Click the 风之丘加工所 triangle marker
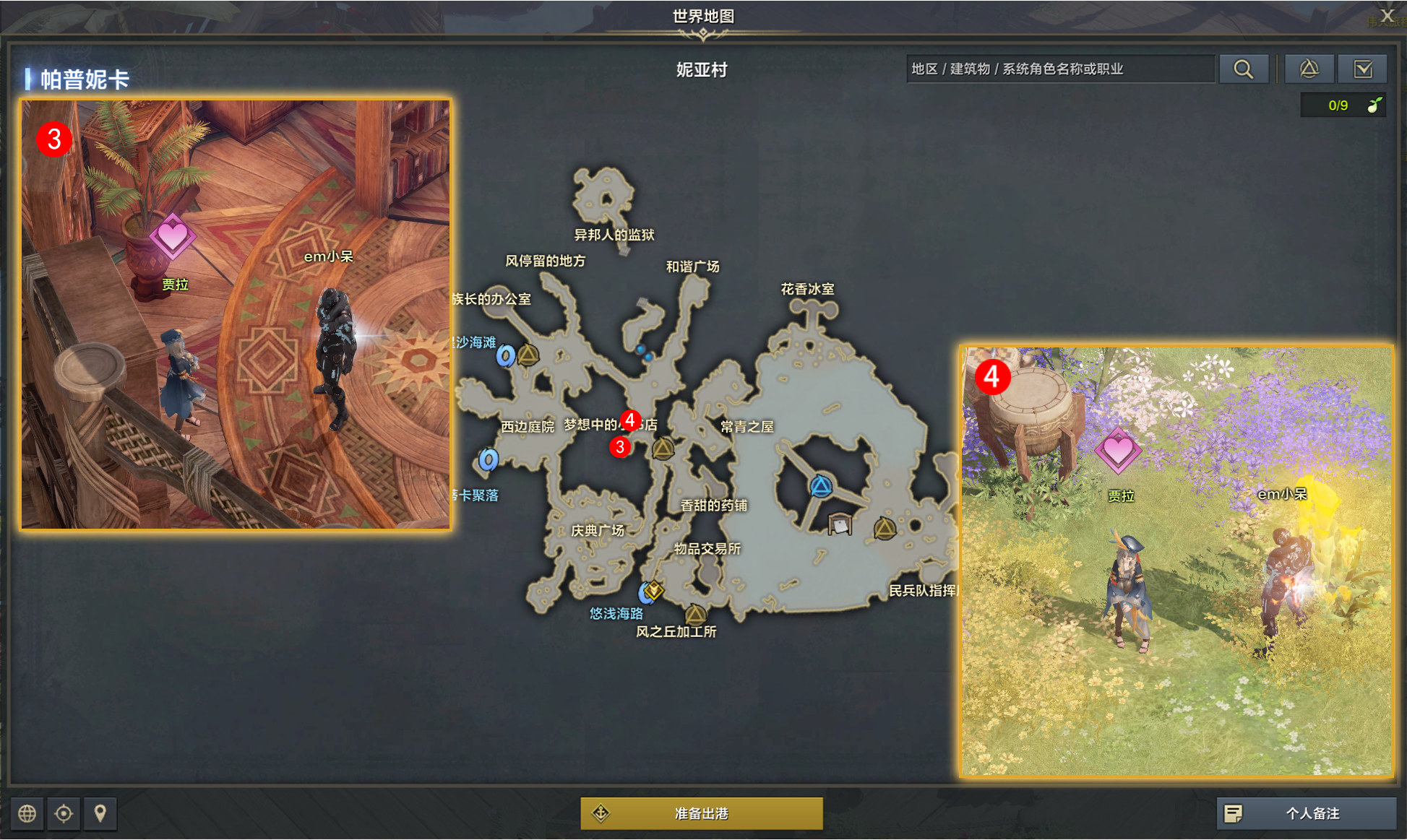Viewport: 1407px width, 840px height. pyautogui.click(x=695, y=615)
